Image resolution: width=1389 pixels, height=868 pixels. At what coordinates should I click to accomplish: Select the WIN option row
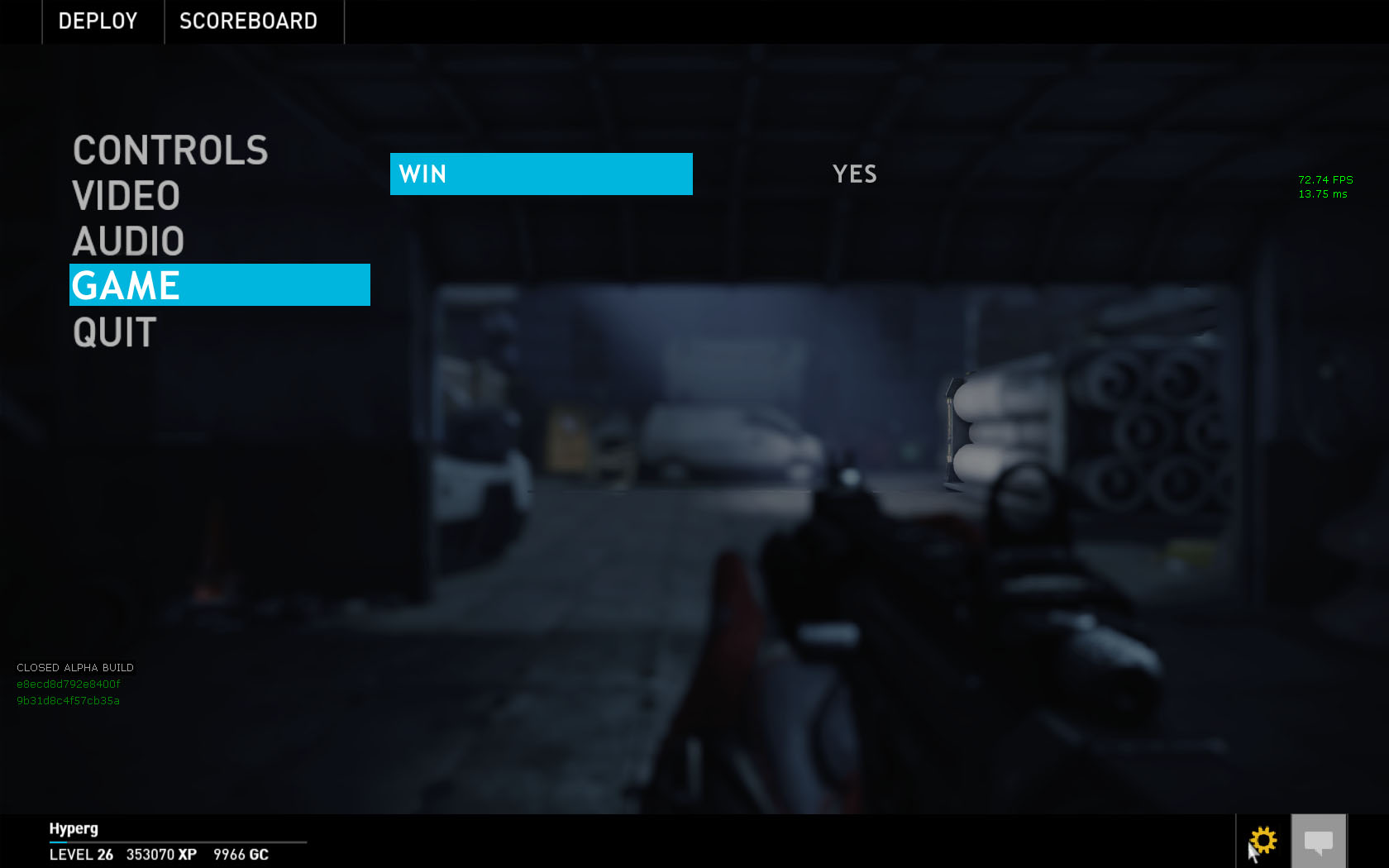[x=541, y=174]
